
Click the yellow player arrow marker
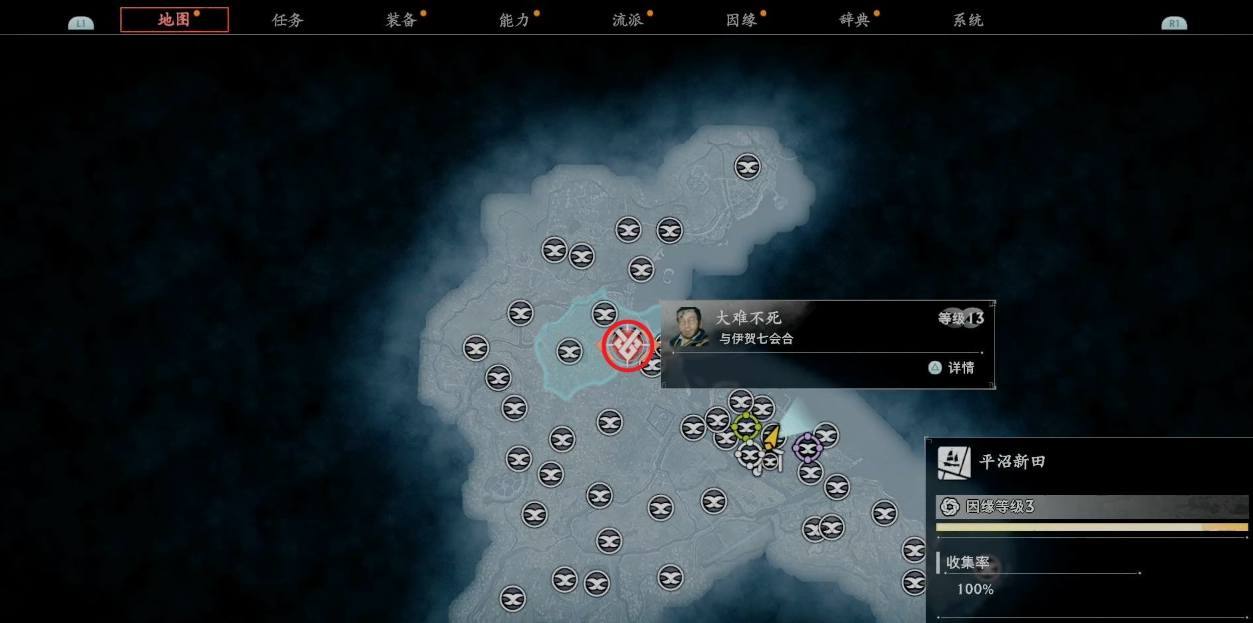click(772, 437)
